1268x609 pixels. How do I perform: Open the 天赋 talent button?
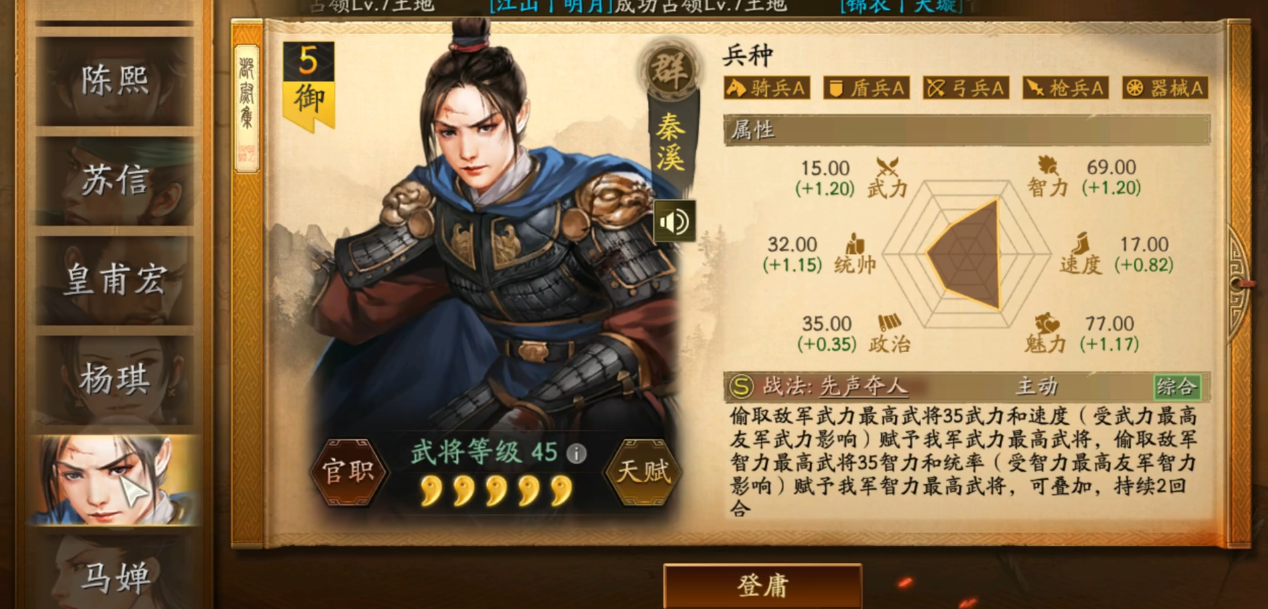(x=642, y=472)
